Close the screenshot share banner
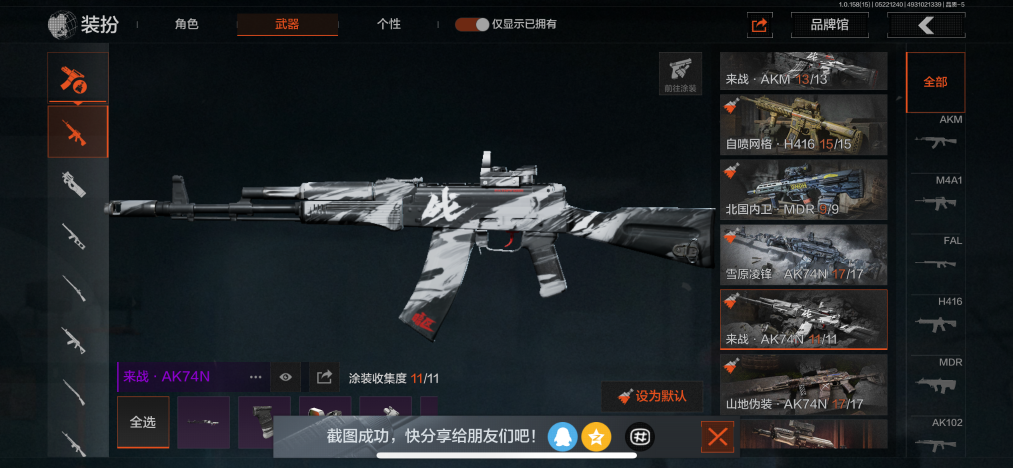This screenshot has height=468, width=1013. [718, 436]
